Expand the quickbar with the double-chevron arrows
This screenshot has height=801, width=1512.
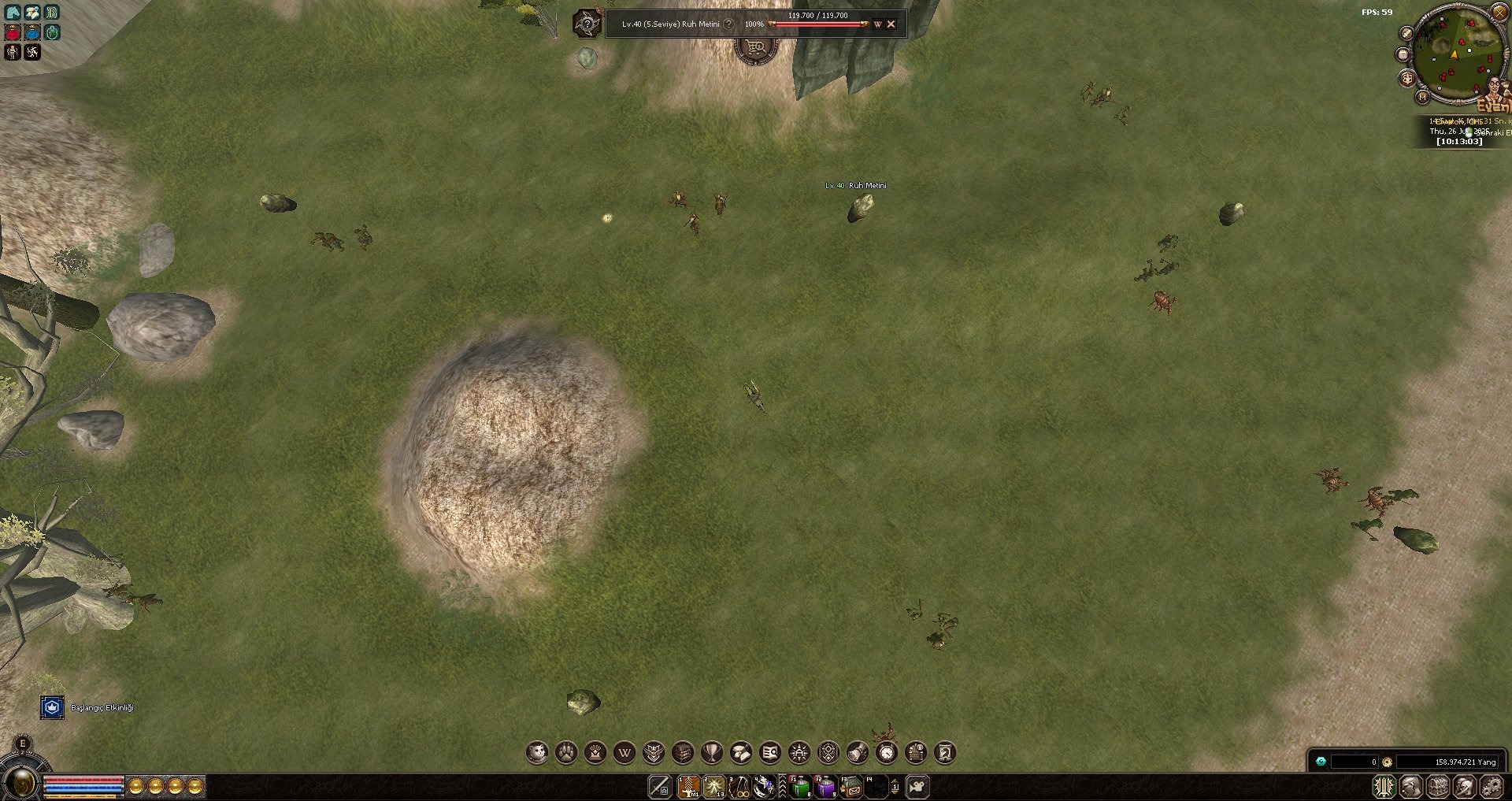coord(781,787)
